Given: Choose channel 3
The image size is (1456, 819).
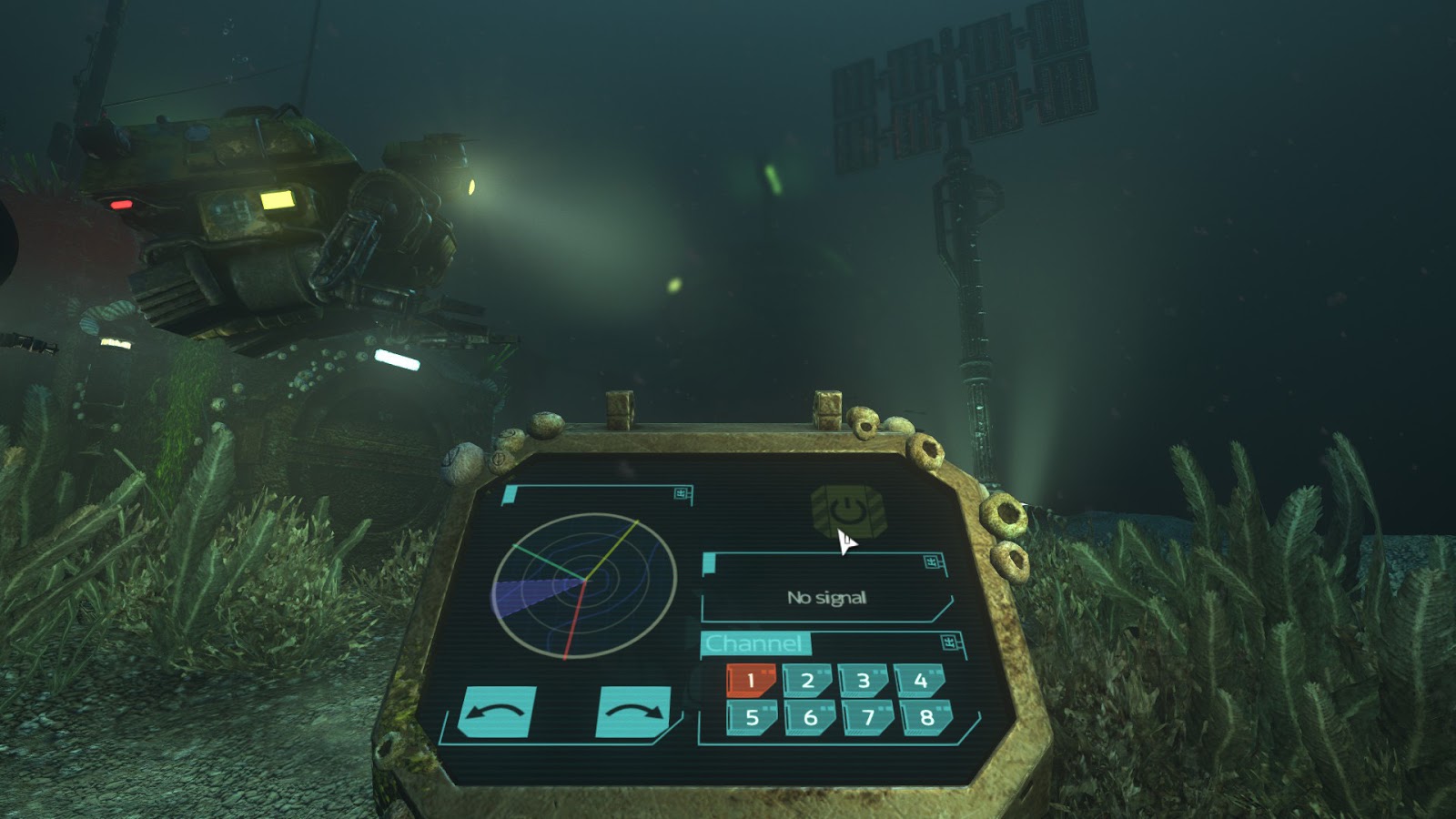Looking at the screenshot, I should tap(864, 680).
